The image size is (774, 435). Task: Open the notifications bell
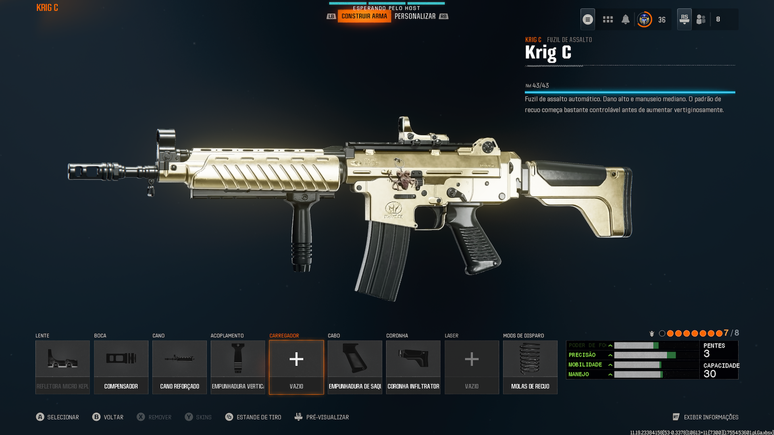[x=626, y=19]
